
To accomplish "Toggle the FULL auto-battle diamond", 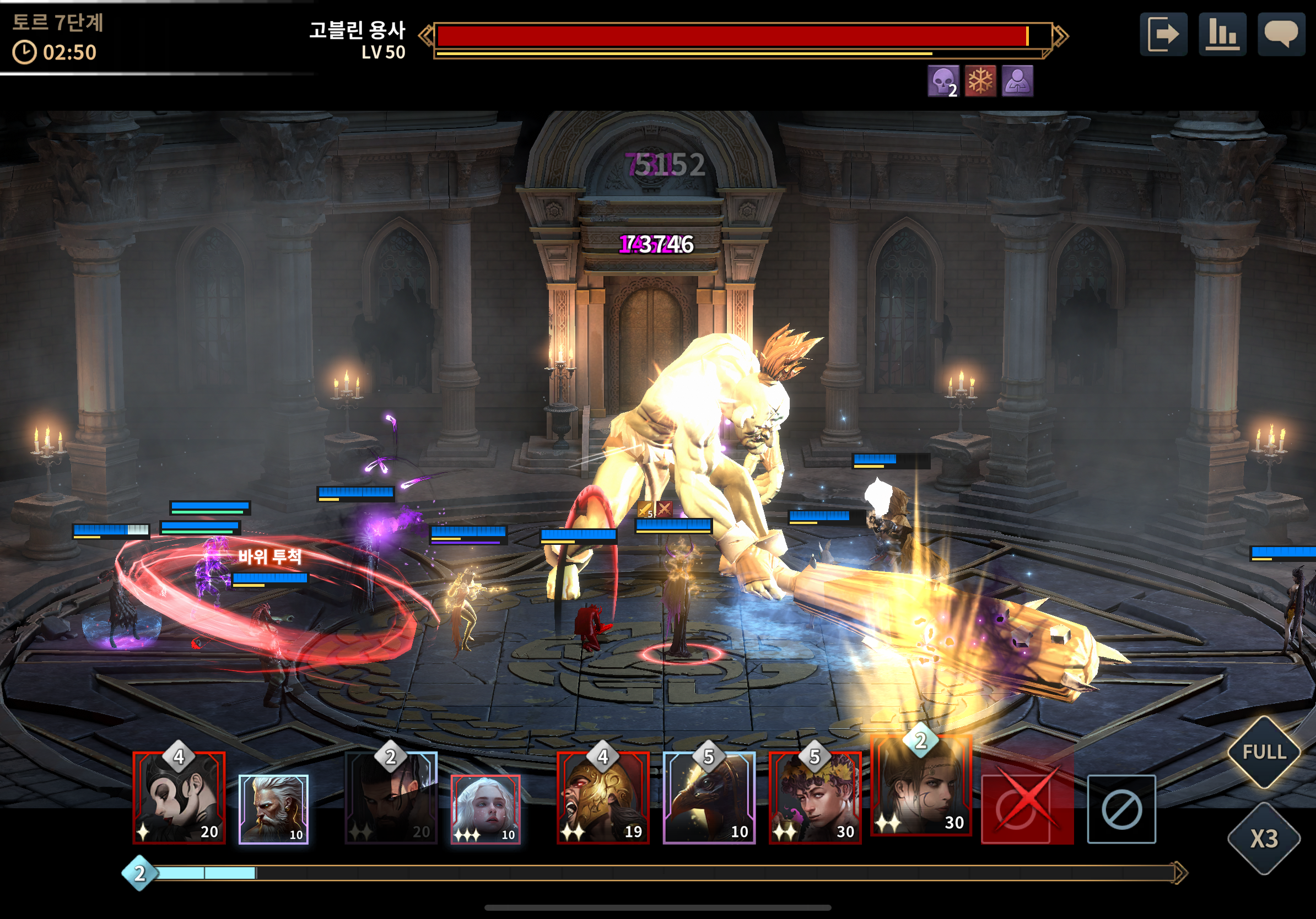I will click(x=1264, y=752).
